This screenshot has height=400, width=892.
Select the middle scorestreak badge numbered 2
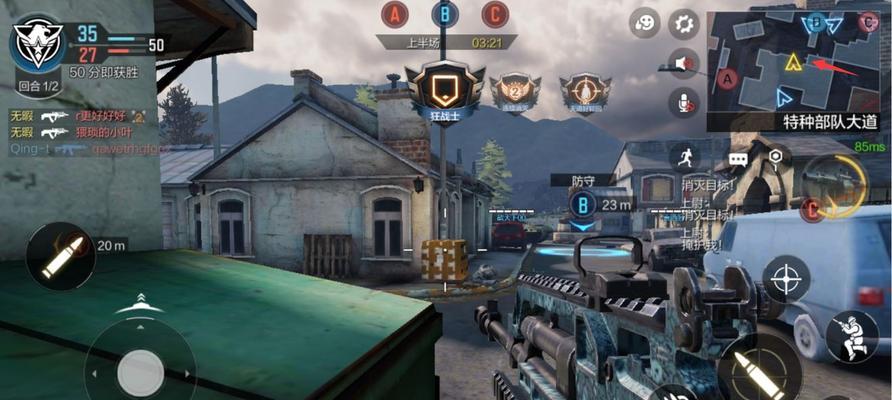[515, 93]
